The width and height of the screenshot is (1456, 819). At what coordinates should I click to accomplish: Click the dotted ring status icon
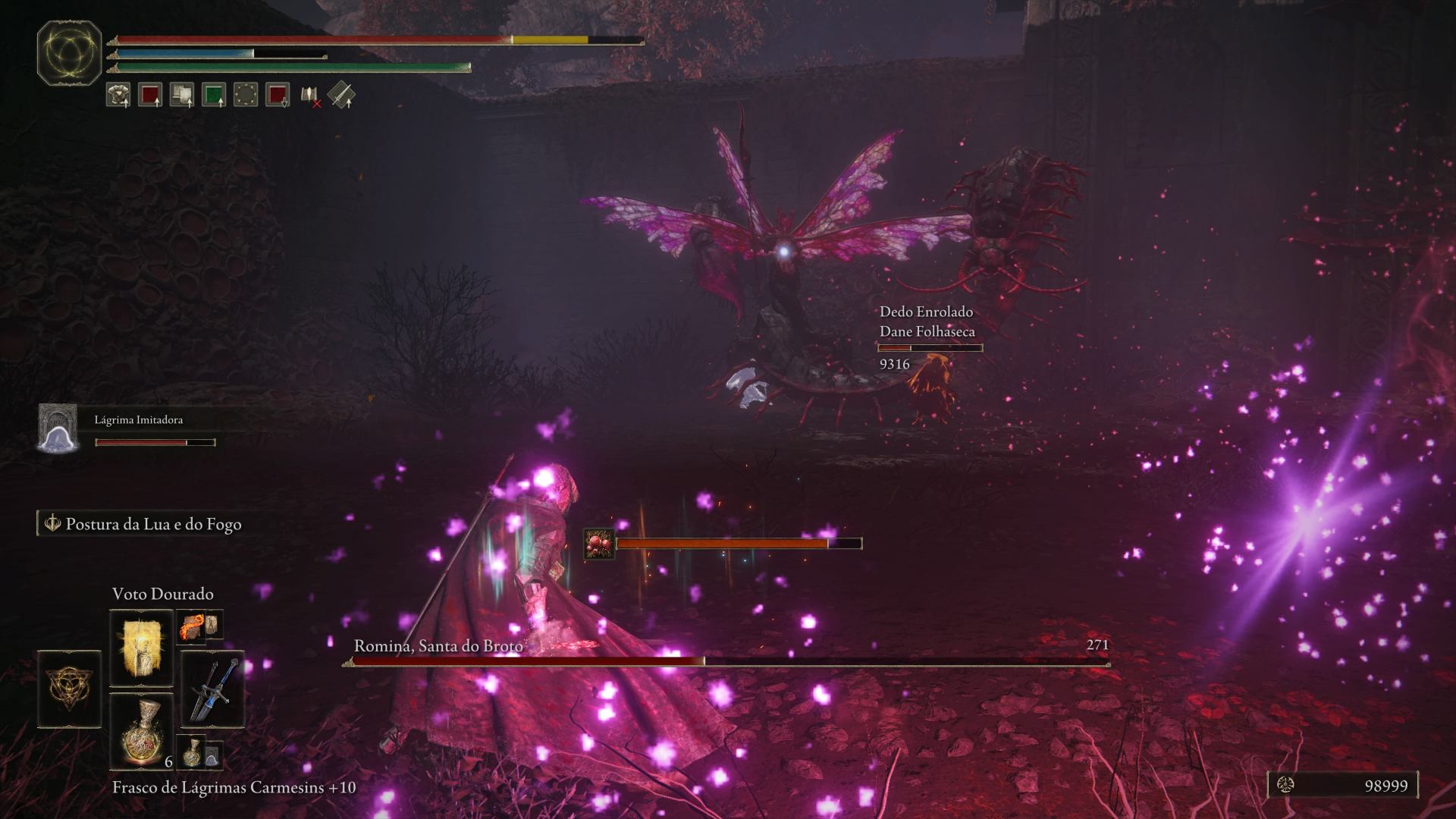click(x=246, y=95)
